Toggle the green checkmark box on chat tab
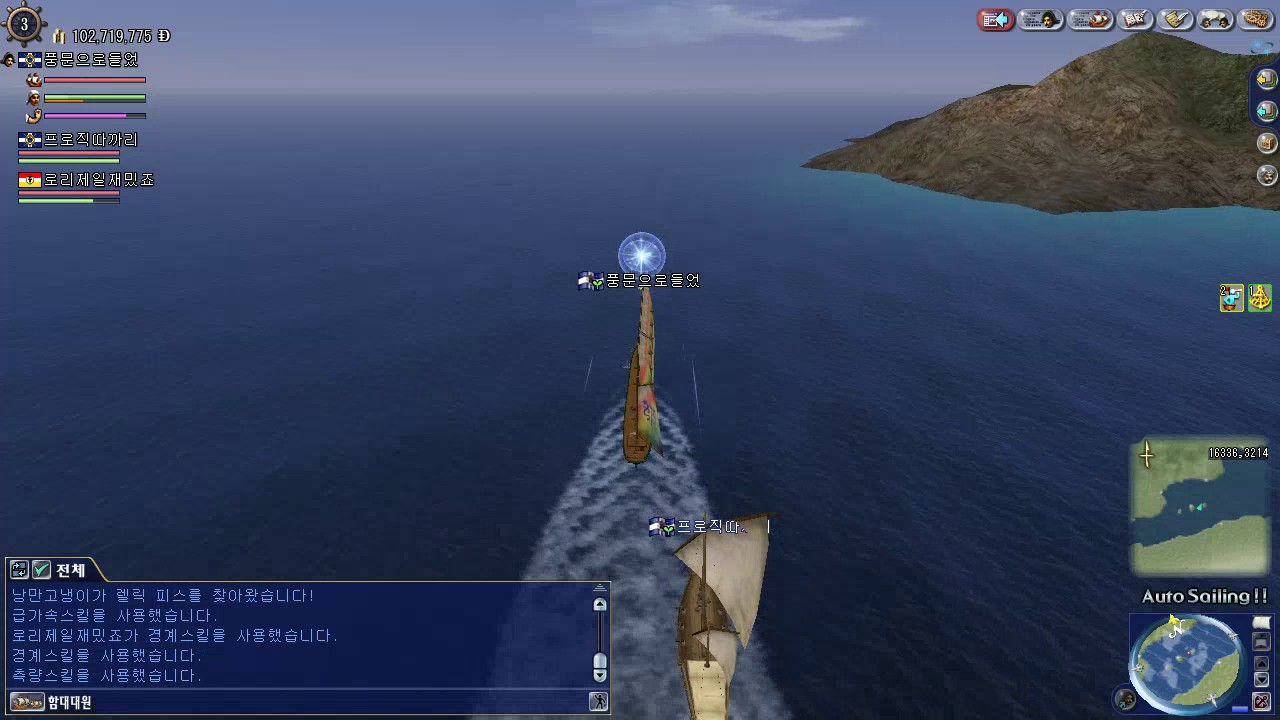 click(41, 570)
